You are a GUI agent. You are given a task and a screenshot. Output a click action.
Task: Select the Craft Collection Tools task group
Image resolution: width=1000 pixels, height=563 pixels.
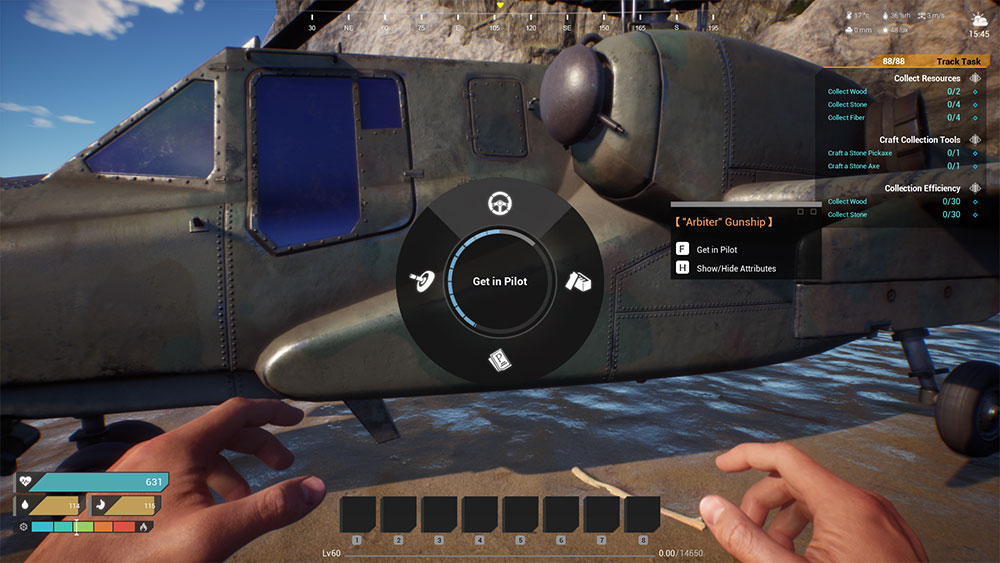tap(919, 140)
